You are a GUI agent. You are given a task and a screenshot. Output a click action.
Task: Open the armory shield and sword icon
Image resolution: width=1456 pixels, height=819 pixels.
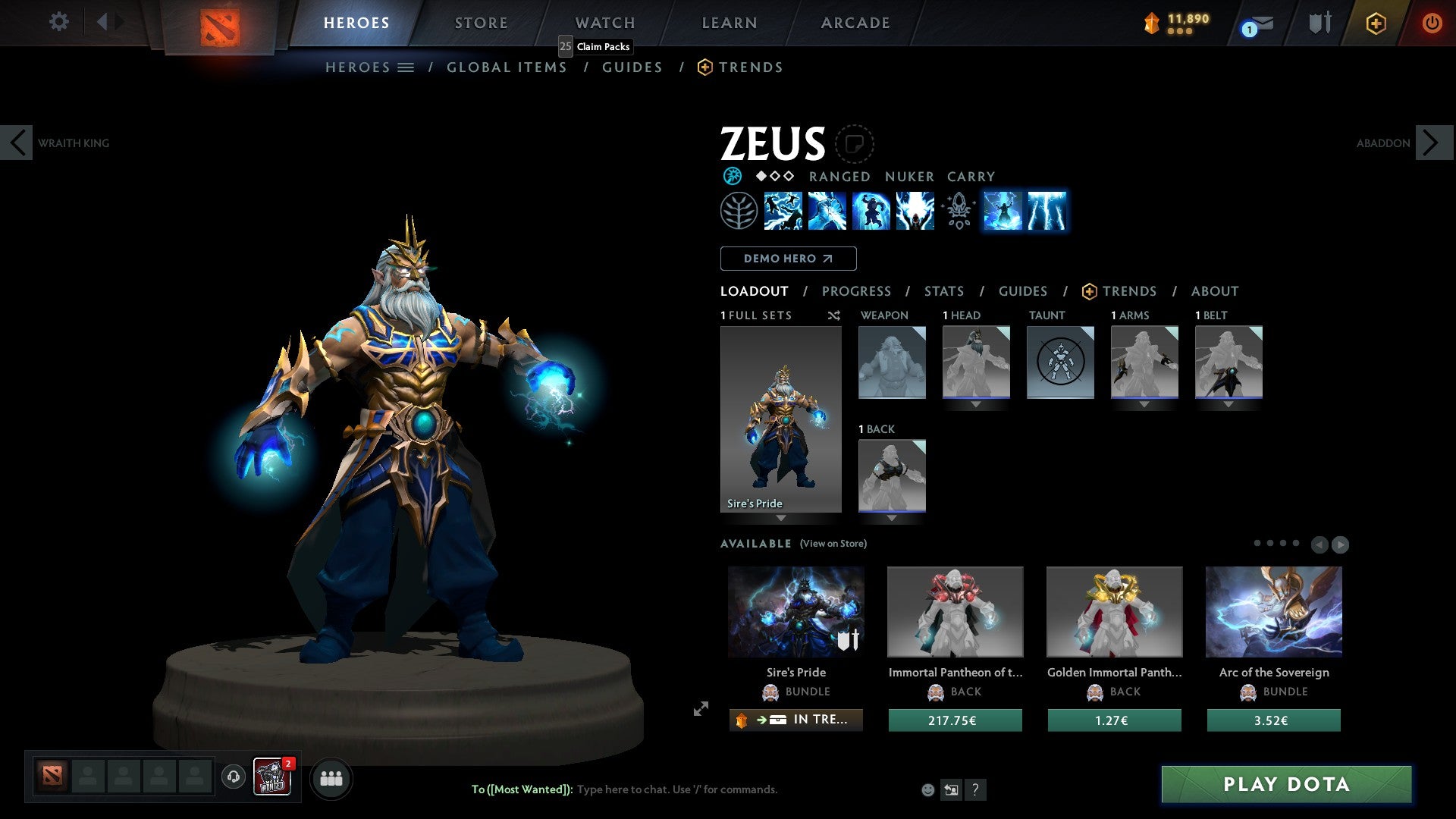pyautogui.click(x=1319, y=23)
